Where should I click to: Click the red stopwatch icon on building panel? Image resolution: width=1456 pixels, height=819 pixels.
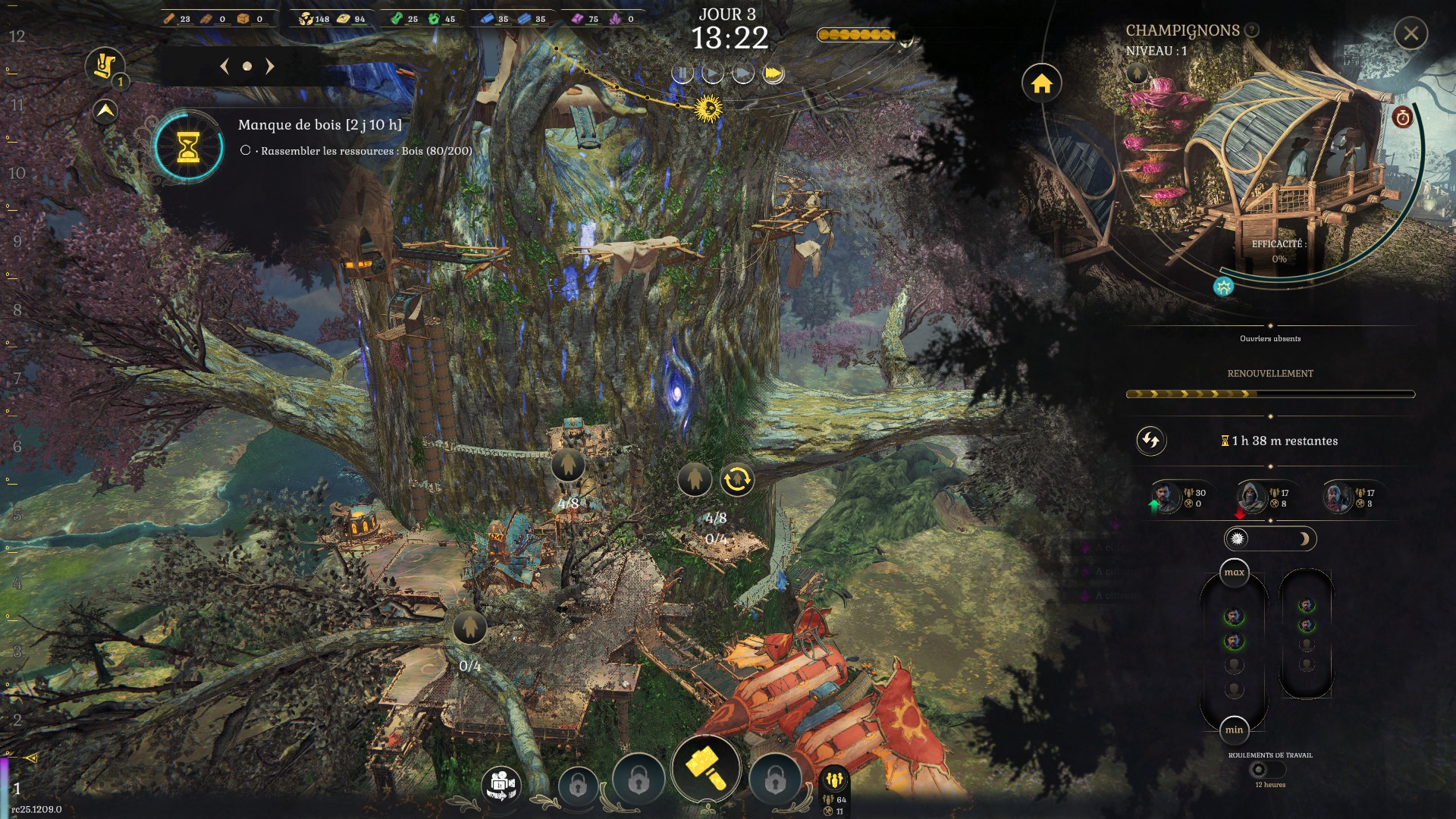[x=1402, y=118]
